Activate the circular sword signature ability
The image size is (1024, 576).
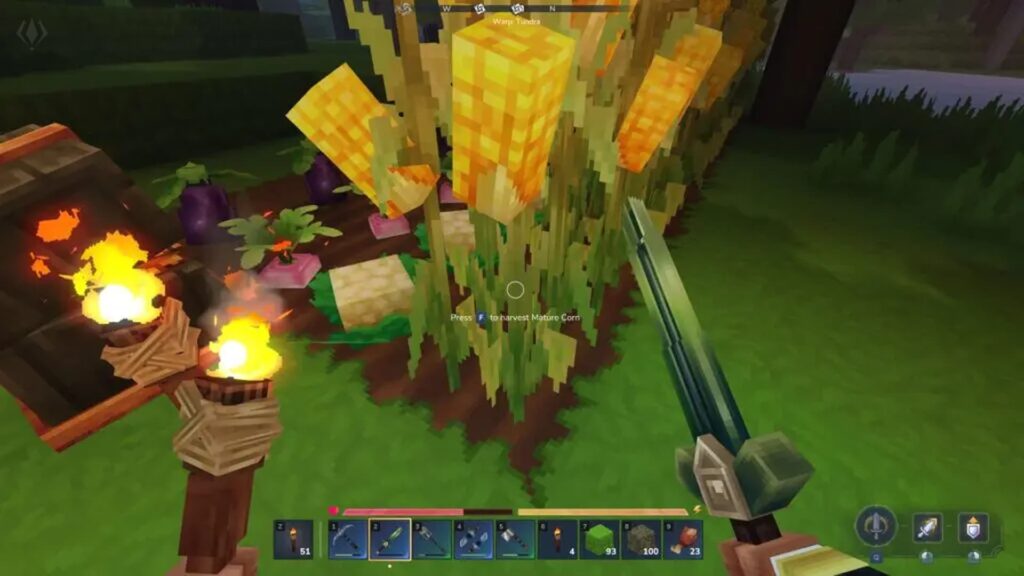876,526
